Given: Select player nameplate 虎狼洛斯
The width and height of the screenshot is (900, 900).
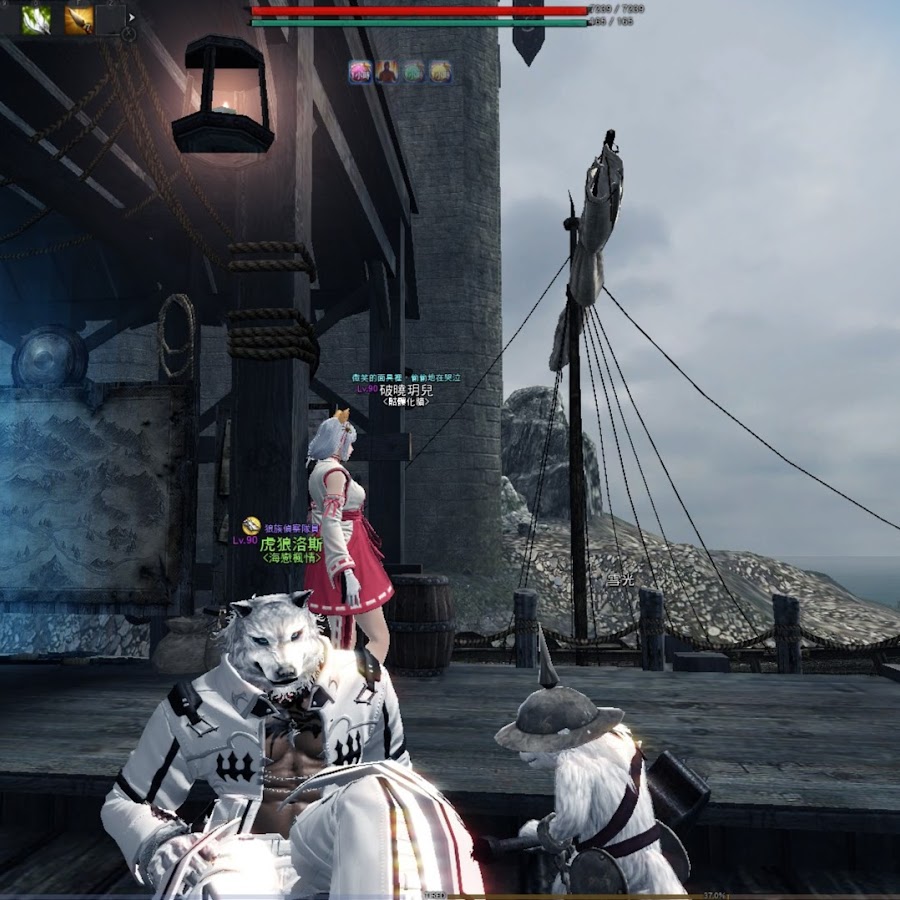Looking at the screenshot, I should [x=290, y=545].
